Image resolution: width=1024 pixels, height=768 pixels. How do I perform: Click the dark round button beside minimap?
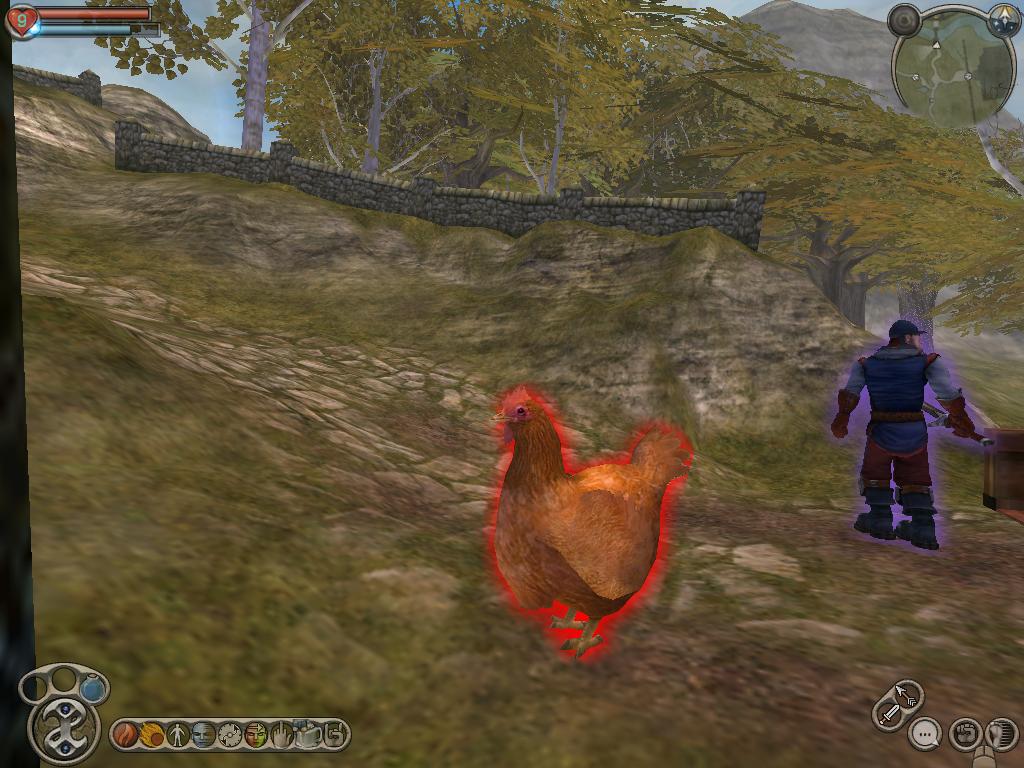pyautogui.click(x=905, y=20)
